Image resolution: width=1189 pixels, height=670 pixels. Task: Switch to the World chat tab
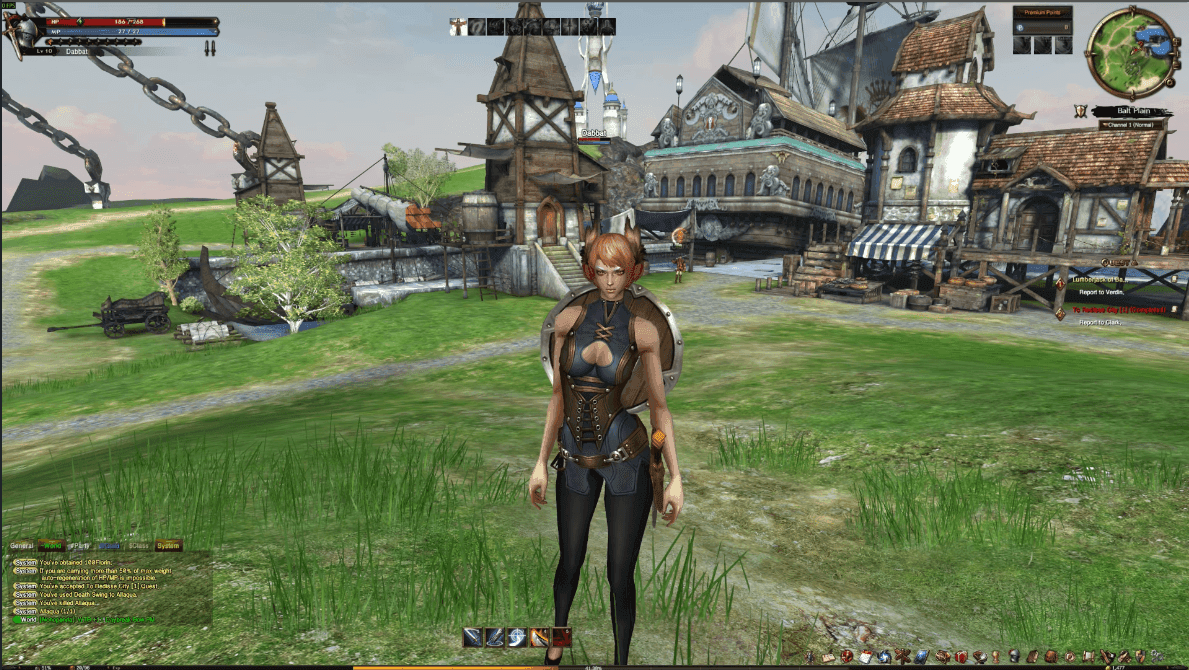51,546
